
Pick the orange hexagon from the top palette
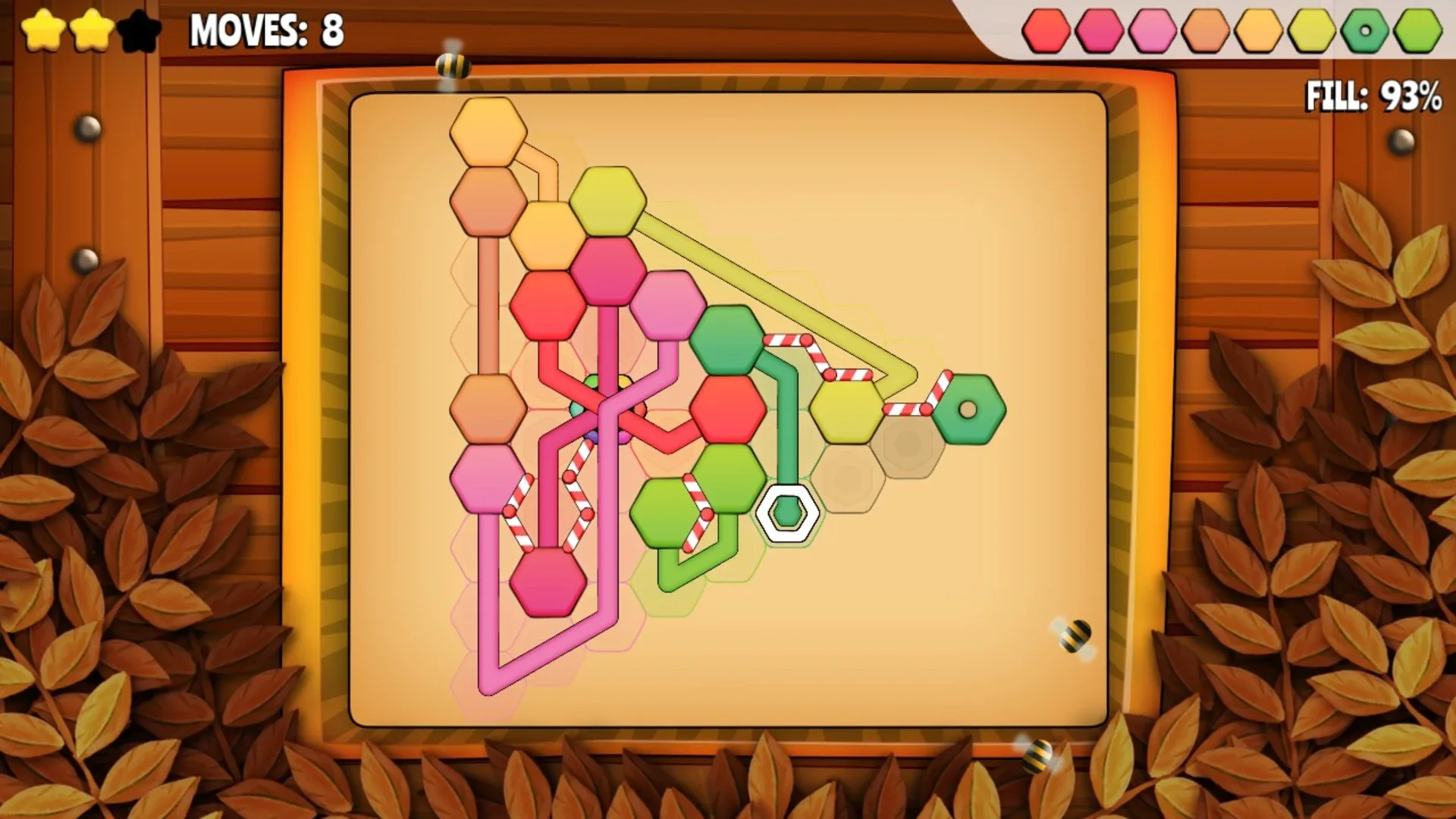pos(1204,32)
